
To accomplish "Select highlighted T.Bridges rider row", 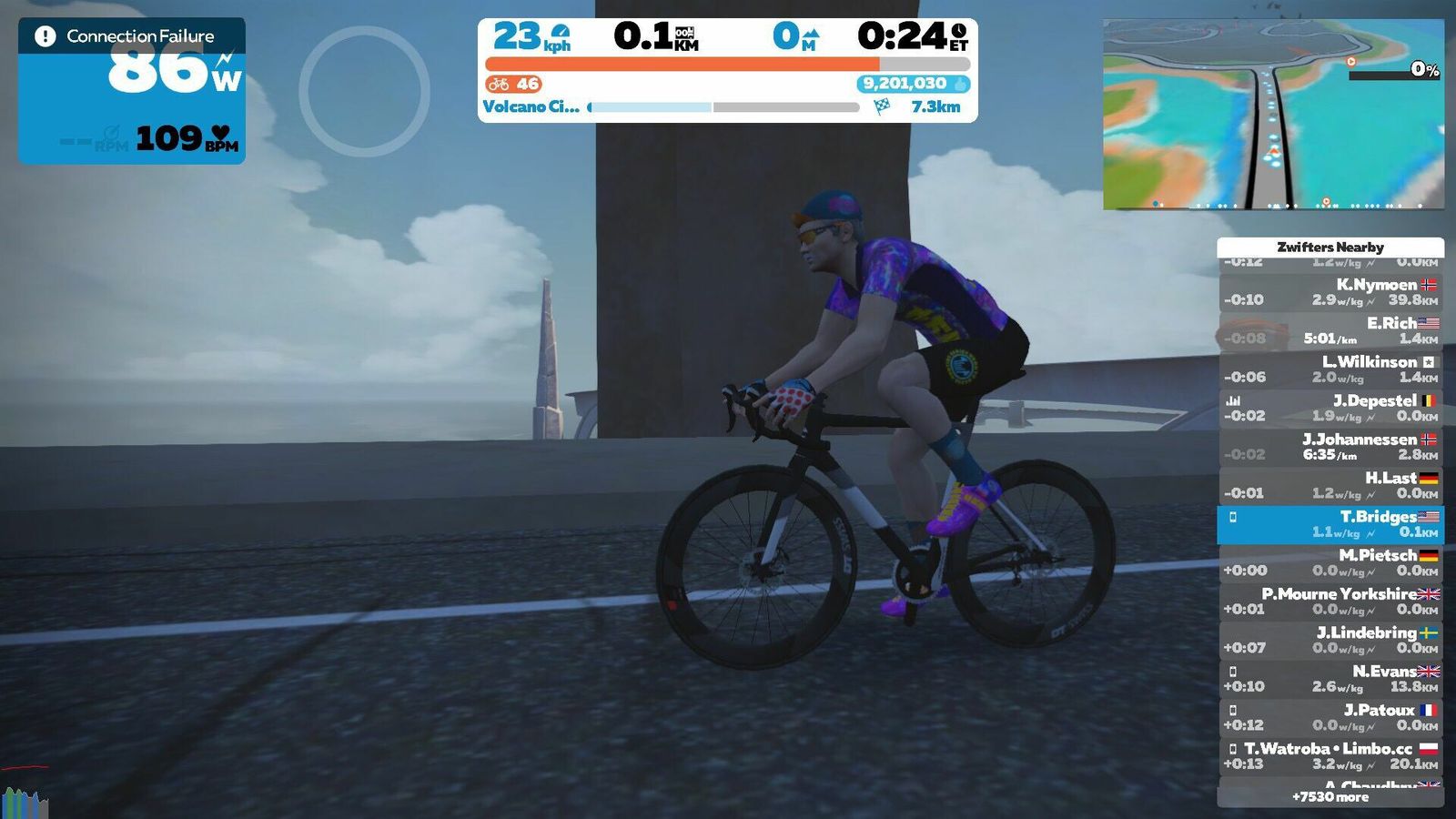I will click(x=1330, y=524).
